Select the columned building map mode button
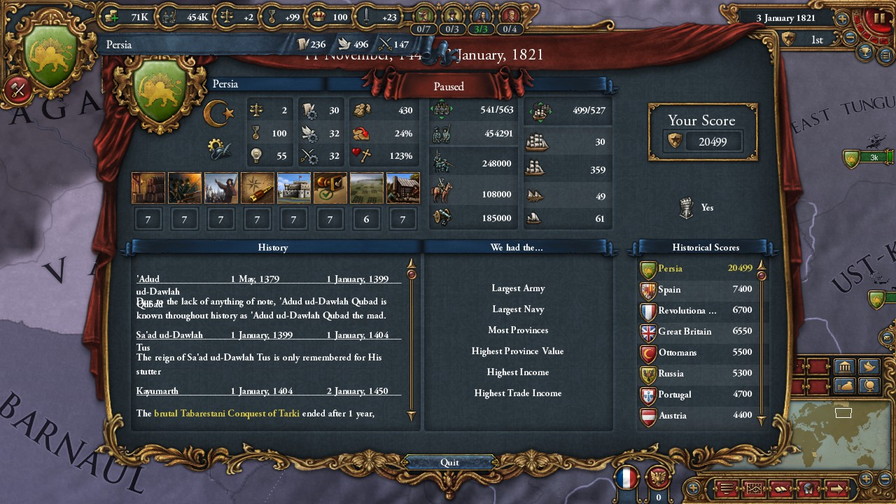This screenshot has width=896, height=504. pos(843,366)
